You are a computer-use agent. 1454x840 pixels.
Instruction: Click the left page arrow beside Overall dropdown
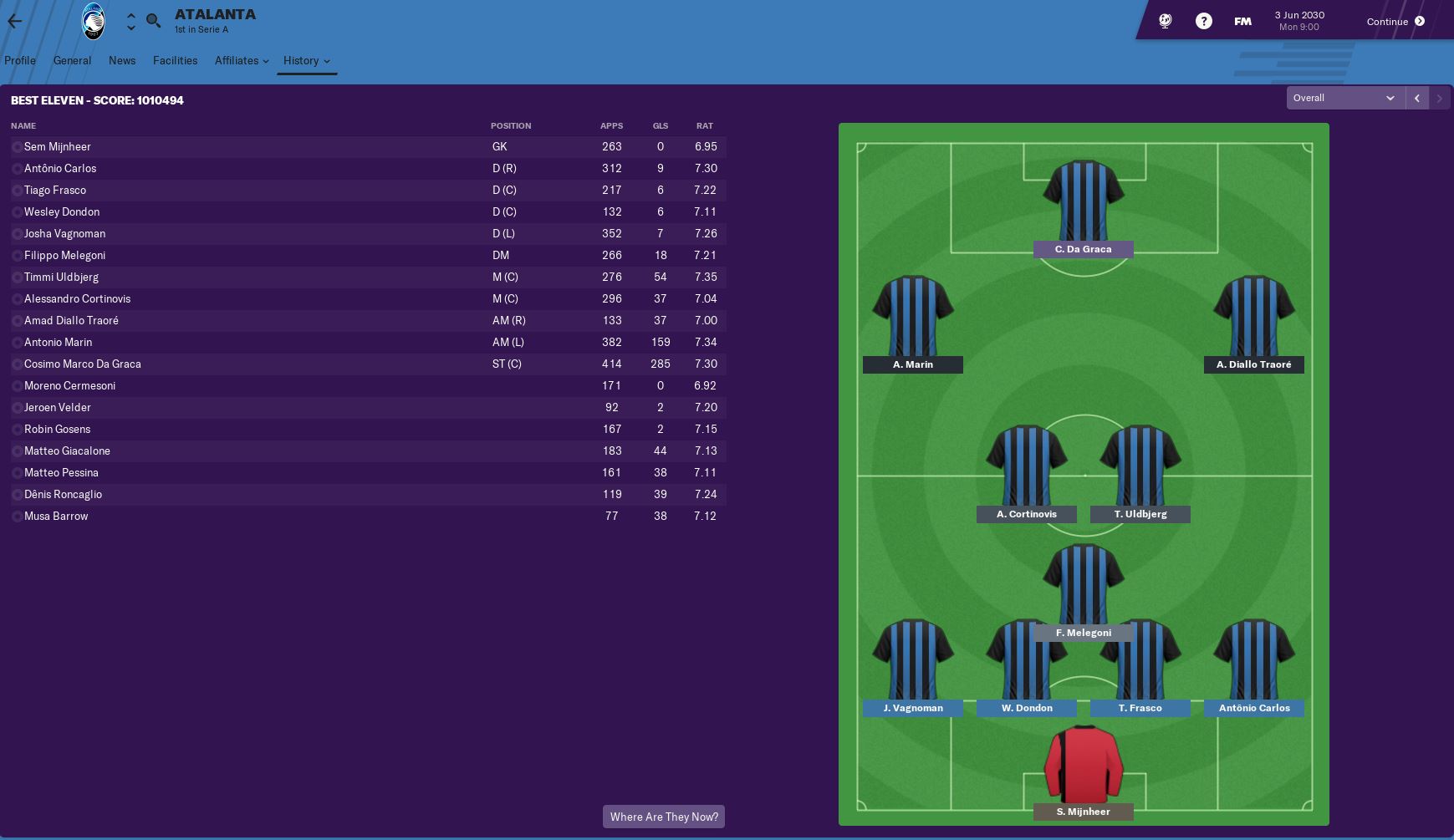point(1416,98)
